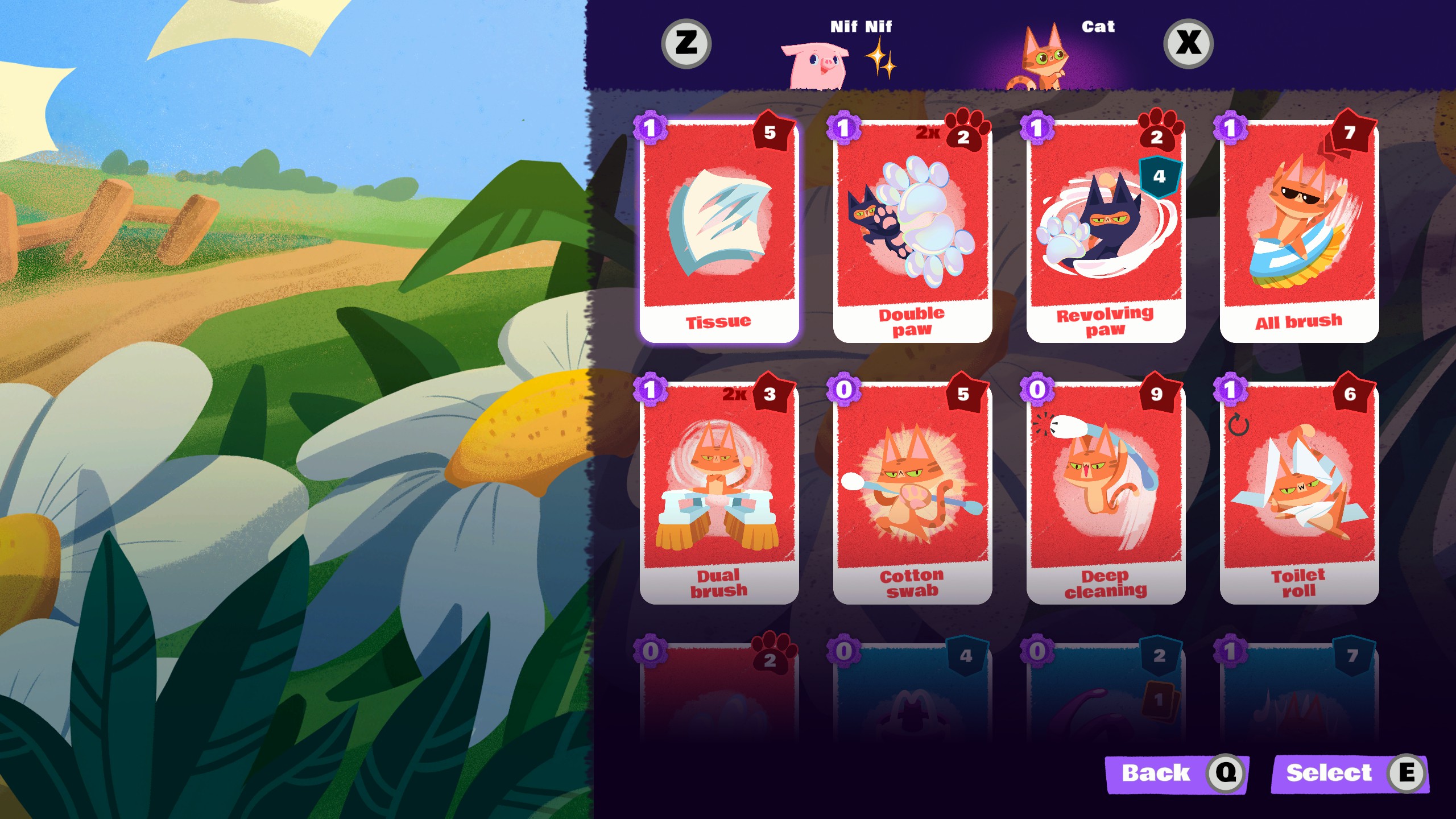Go back with the Back button
Viewport: 1456px width, 819px height.
(x=1175, y=773)
